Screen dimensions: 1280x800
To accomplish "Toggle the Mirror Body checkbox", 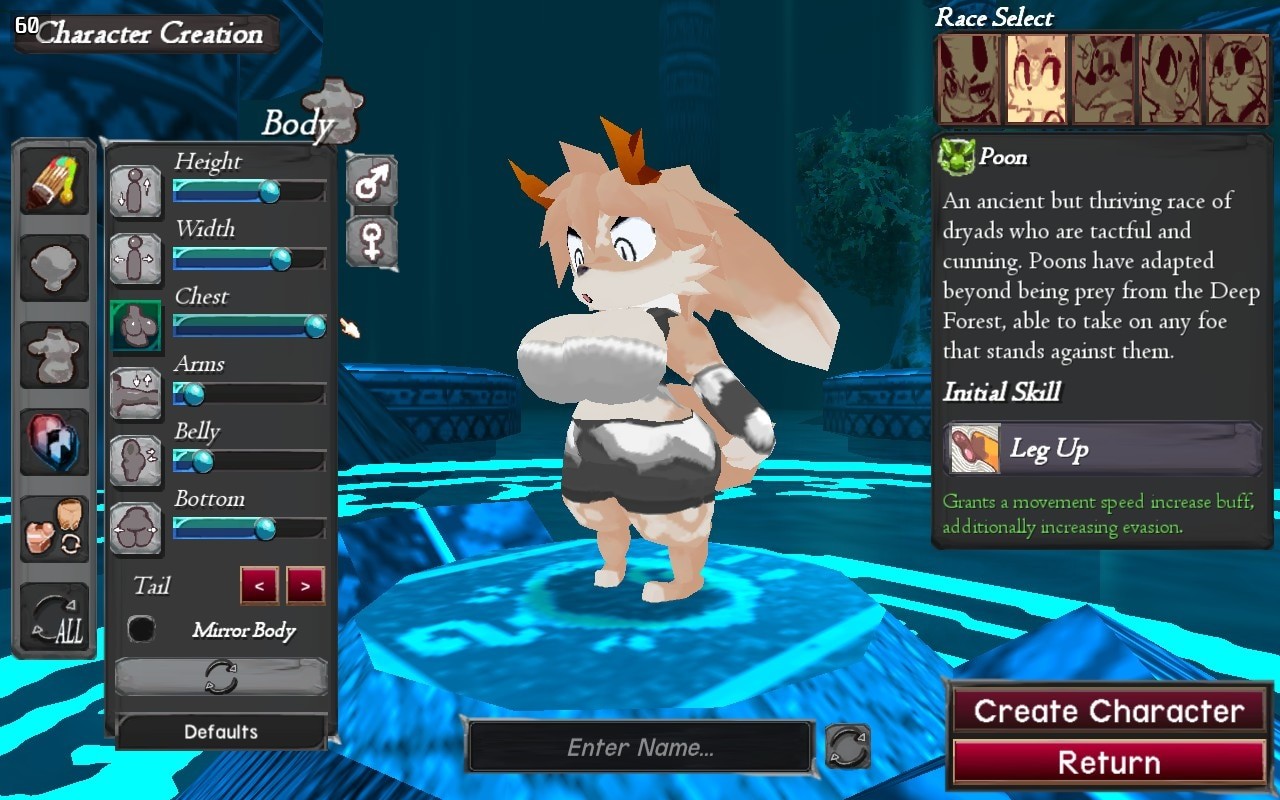I will tap(142, 629).
